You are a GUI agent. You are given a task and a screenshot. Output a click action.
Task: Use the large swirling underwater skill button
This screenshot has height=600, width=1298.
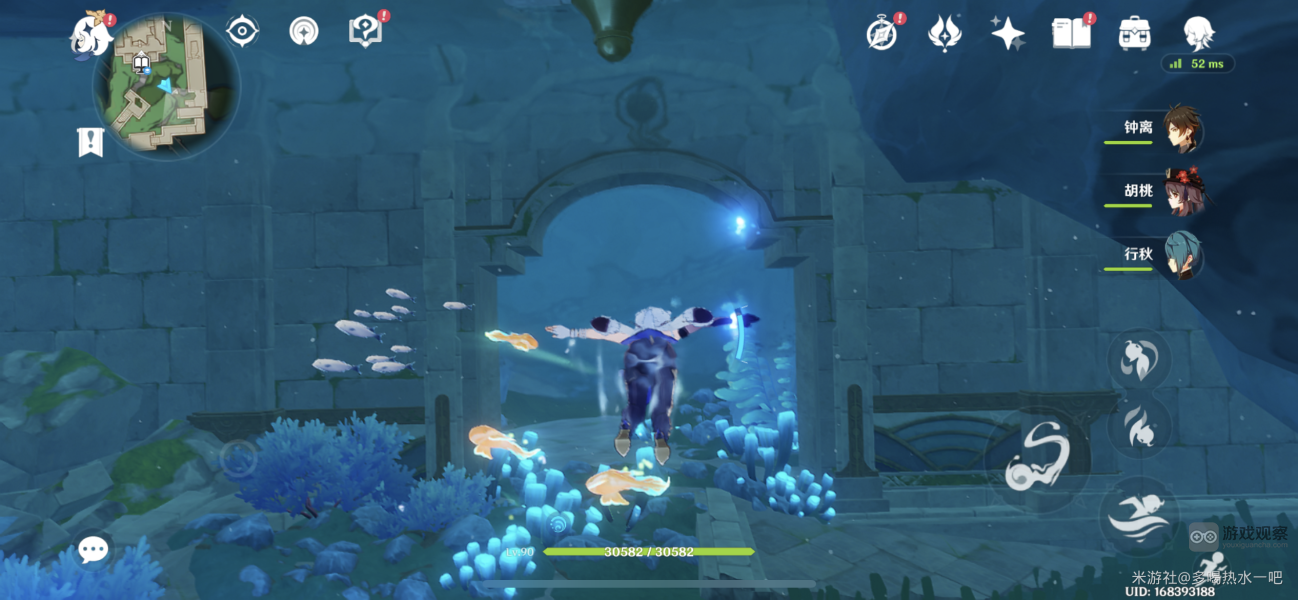coord(1032,459)
